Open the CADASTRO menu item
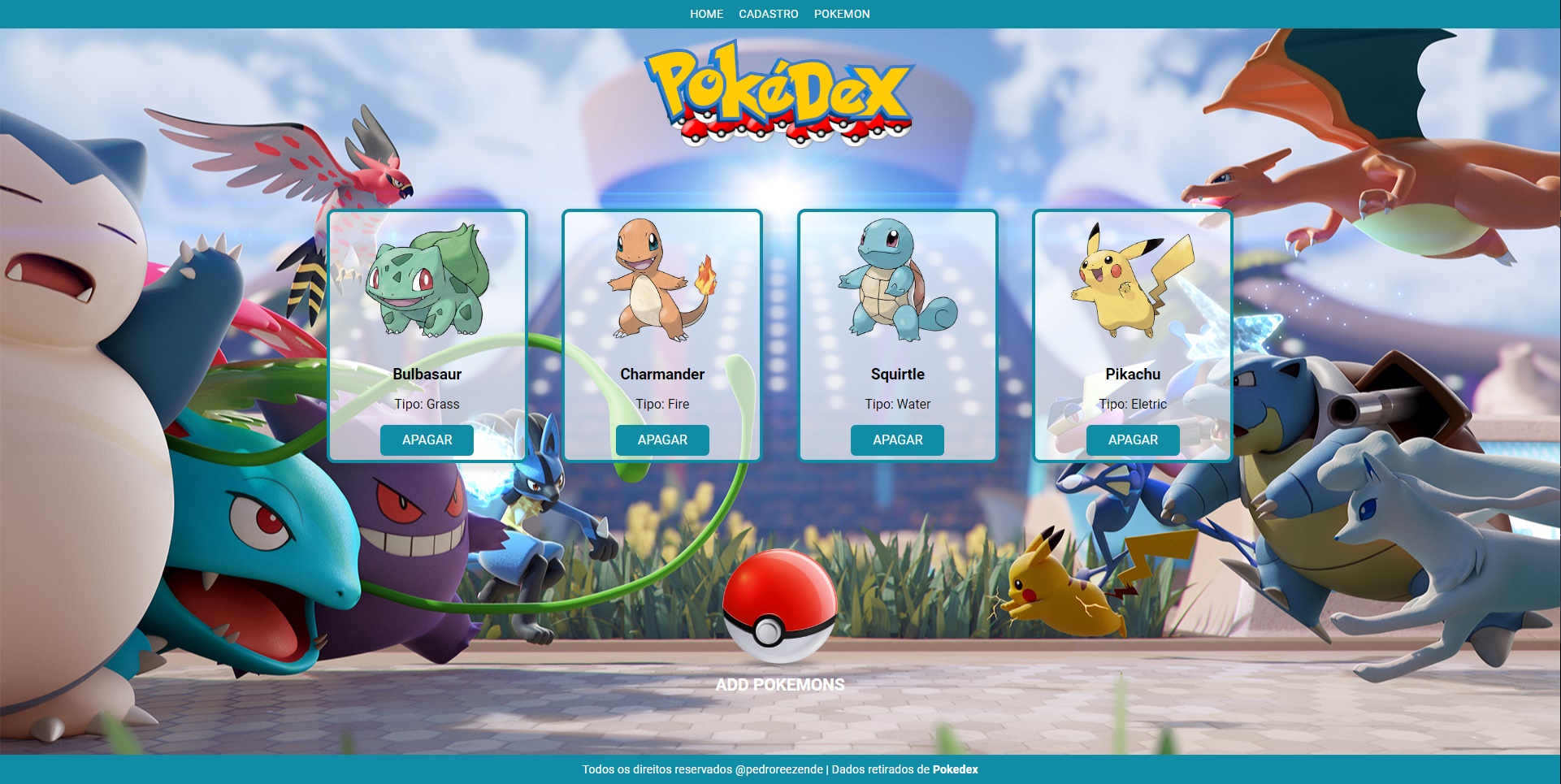 [767, 14]
